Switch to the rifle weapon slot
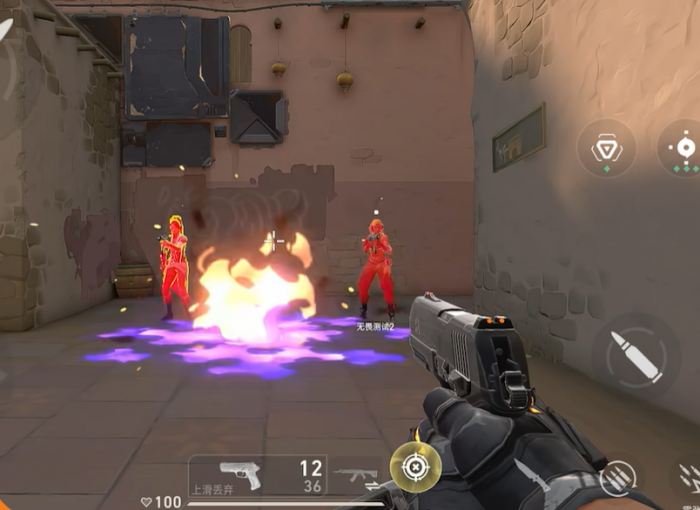 [356, 475]
